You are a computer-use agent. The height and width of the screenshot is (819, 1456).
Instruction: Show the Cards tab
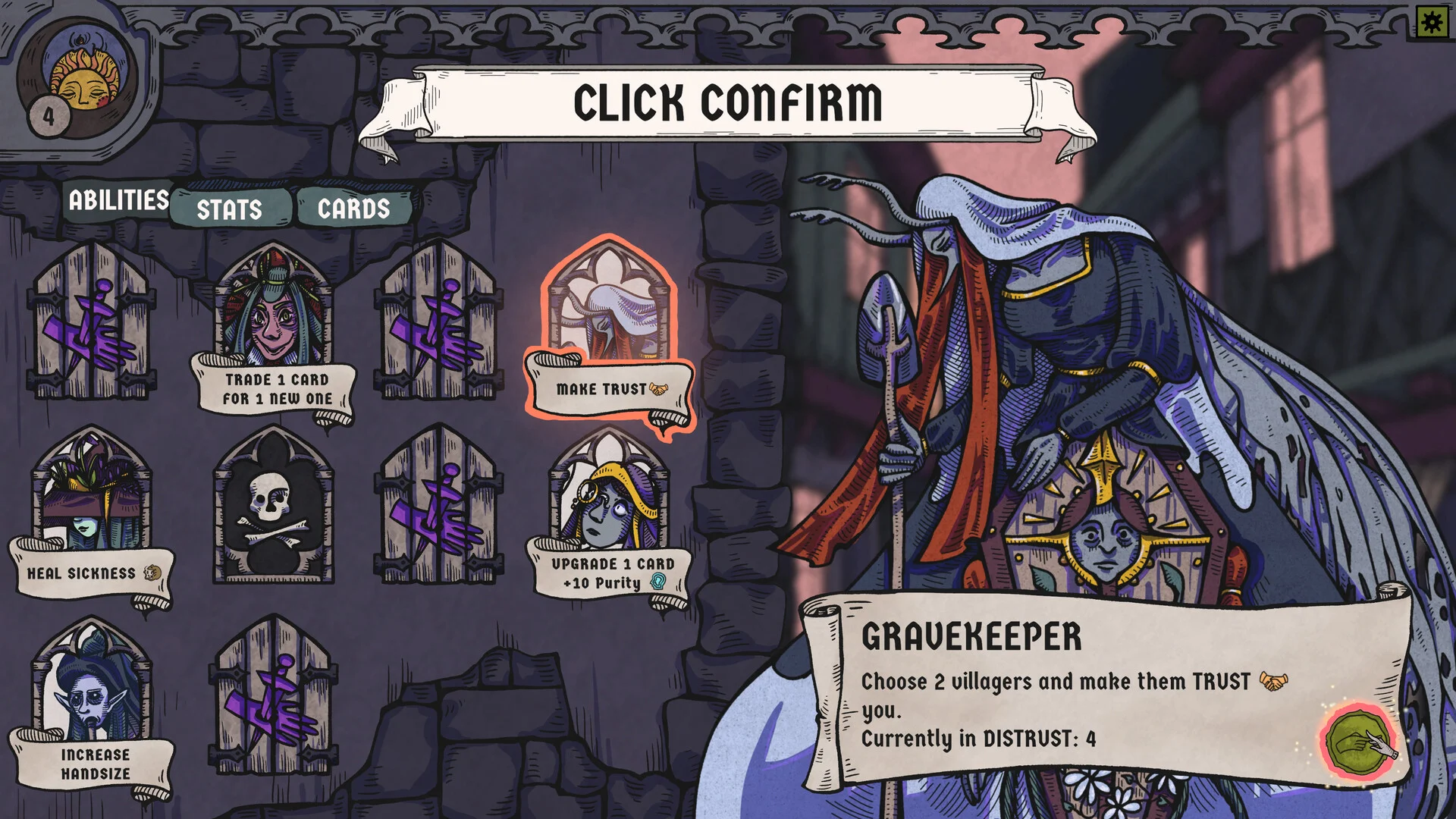point(353,209)
